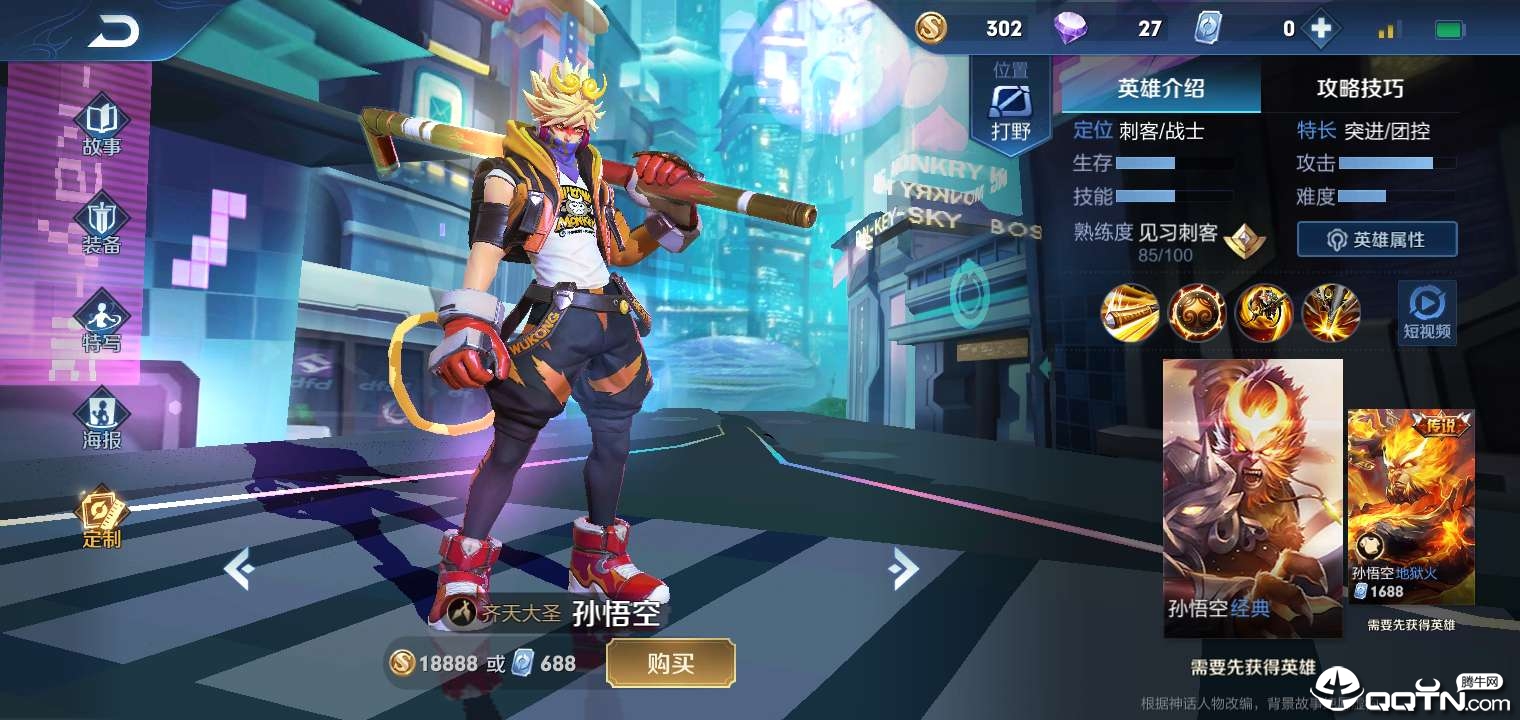Open the 特写 close-up view
Screen dimensions: 1520x720
pyautogui.click(x=102, y=322)
